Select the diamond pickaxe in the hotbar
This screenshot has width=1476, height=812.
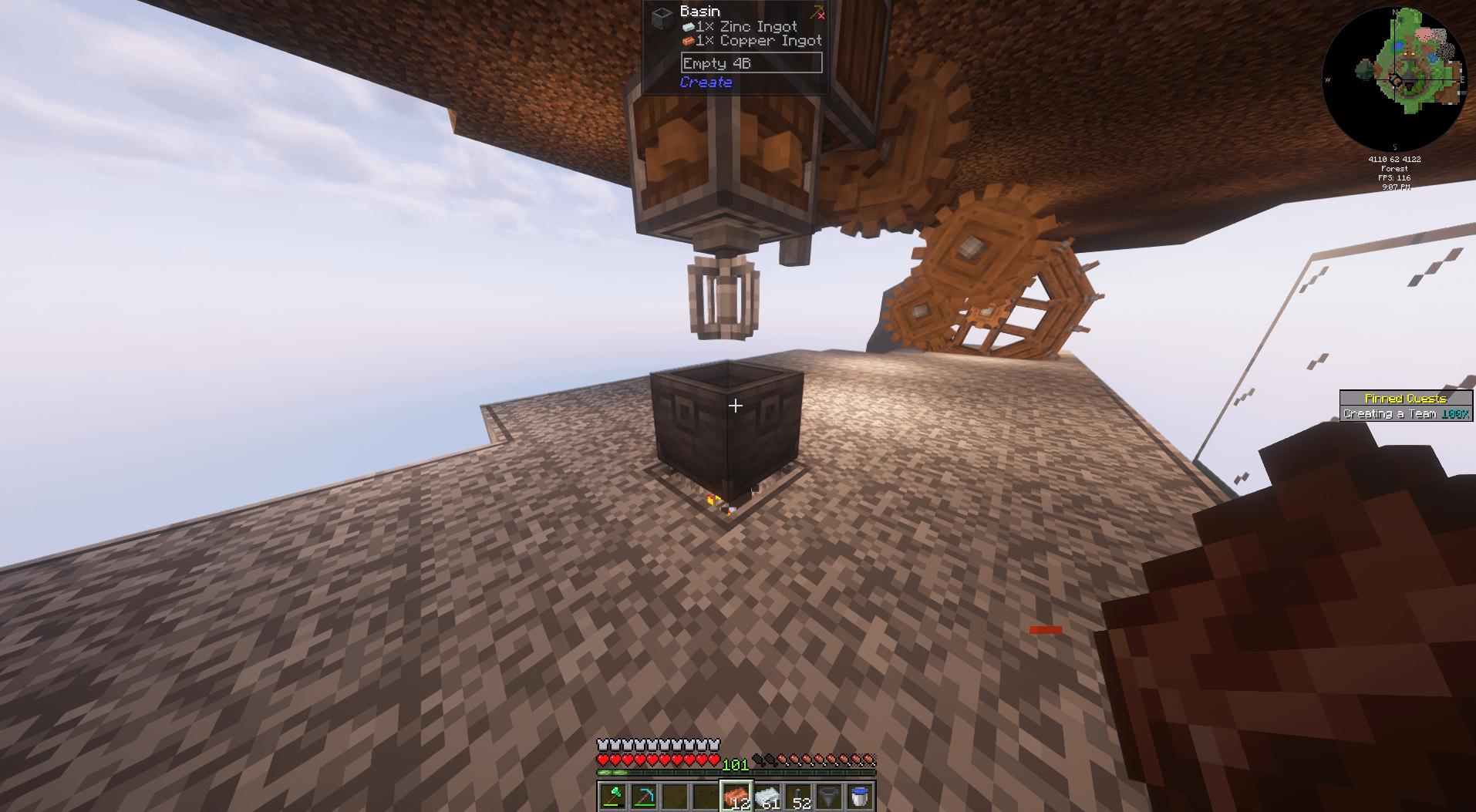tap(644, 794)
